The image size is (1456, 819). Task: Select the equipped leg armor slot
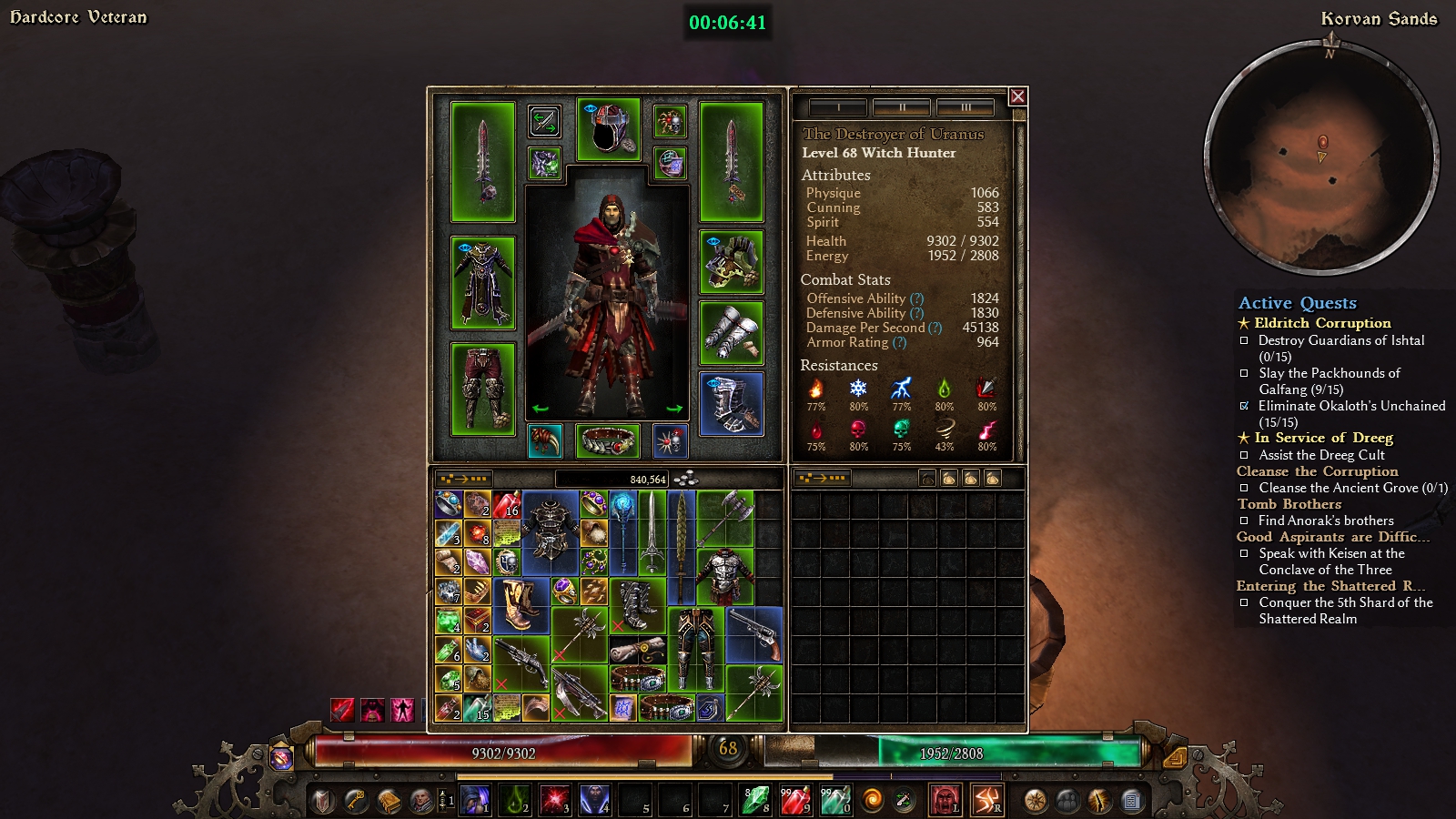(482, 389)
